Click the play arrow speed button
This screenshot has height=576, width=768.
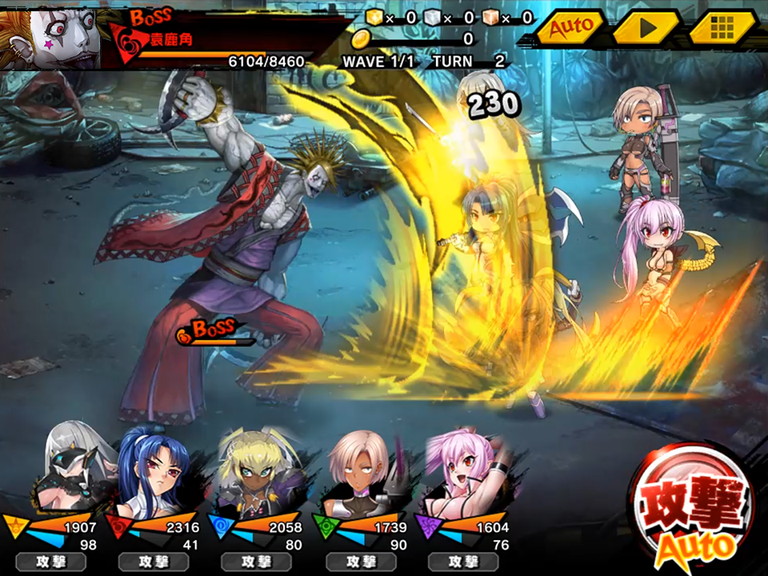(646, 27)
